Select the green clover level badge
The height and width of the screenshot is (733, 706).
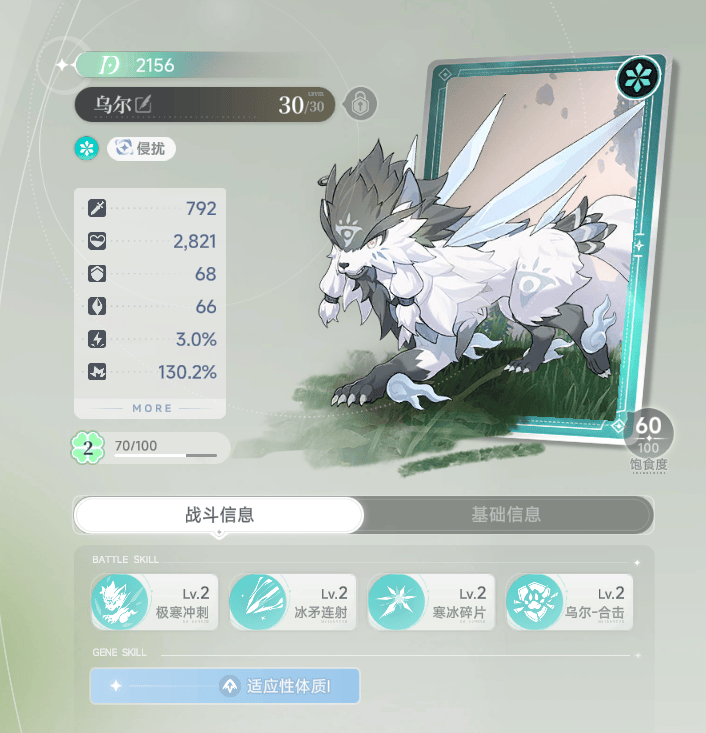click(x=88, y=447)
